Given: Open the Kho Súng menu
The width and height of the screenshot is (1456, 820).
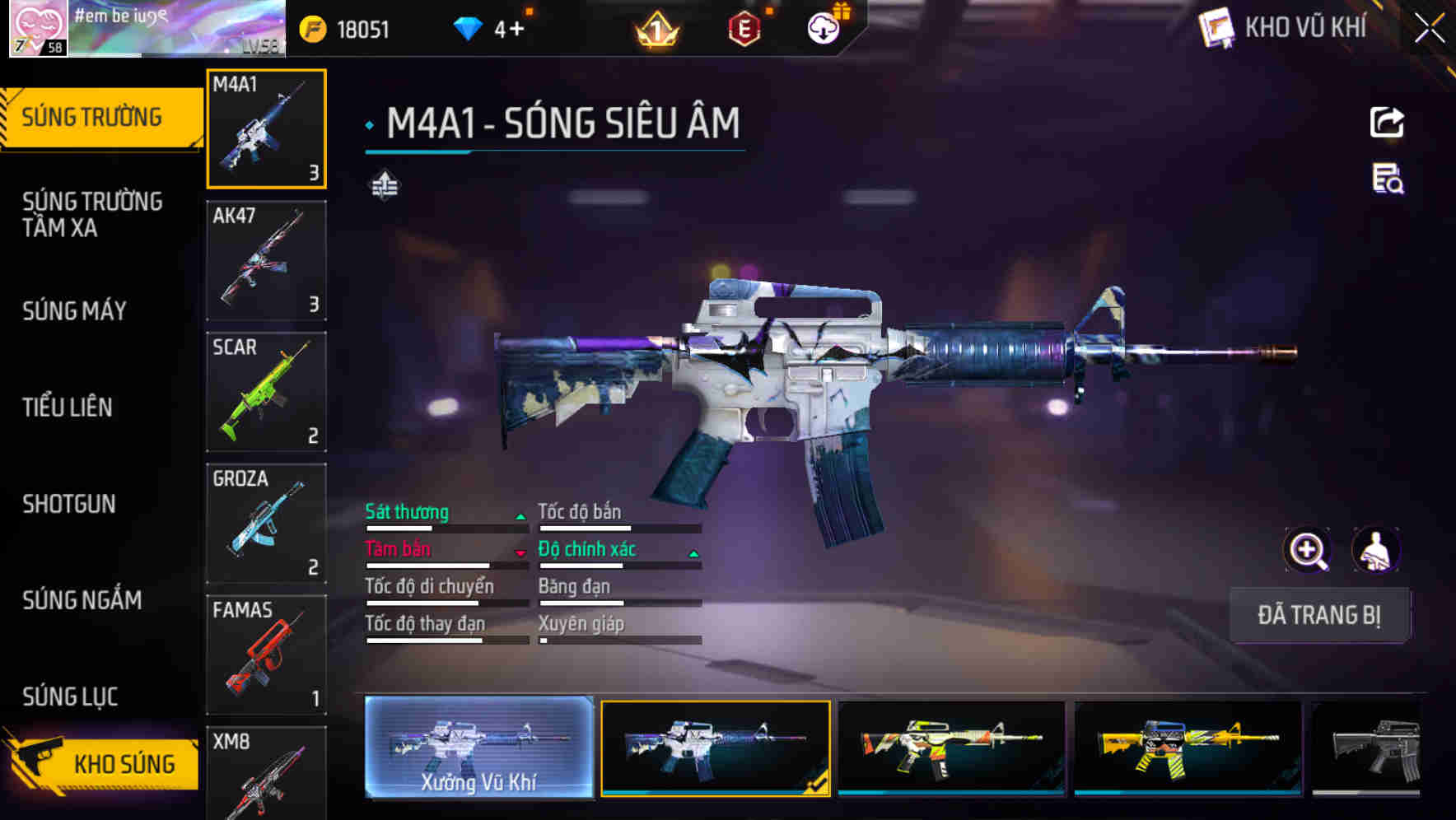Looking at the screenshot, I should point(103,763).
